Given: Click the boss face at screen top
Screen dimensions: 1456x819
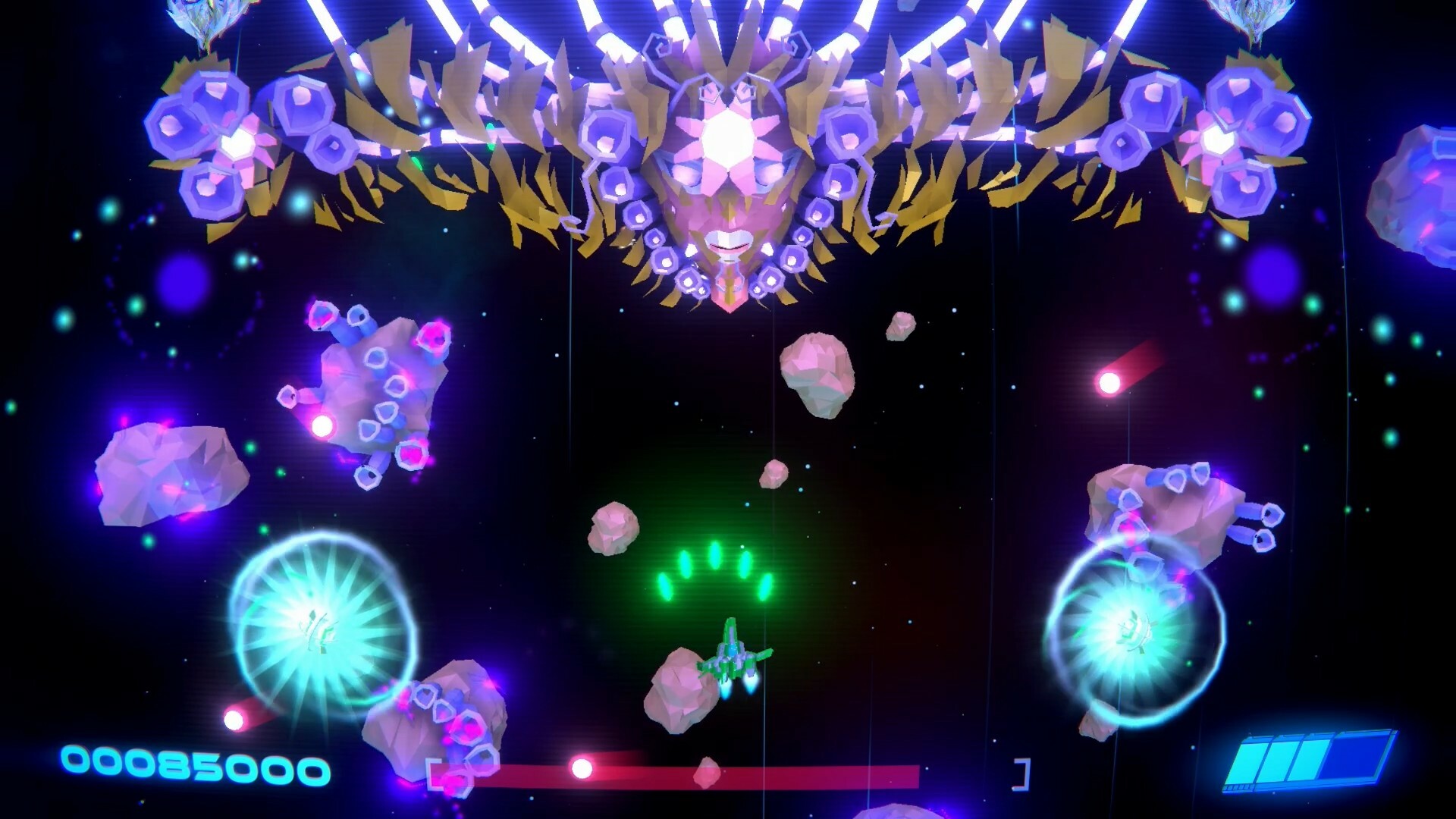Looking at the screenshot, I should 728,182.
